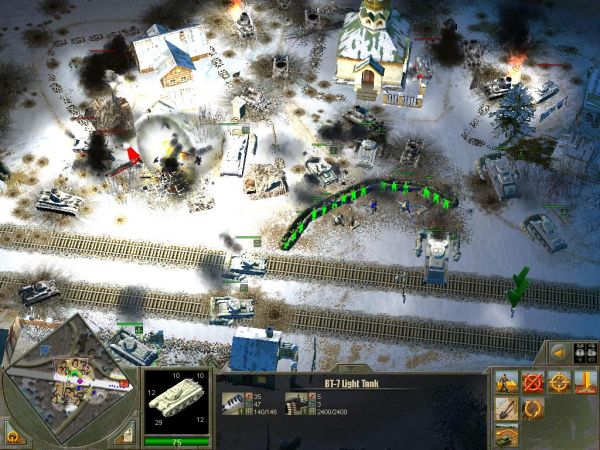Select the machine gun weapon icon

294,400
